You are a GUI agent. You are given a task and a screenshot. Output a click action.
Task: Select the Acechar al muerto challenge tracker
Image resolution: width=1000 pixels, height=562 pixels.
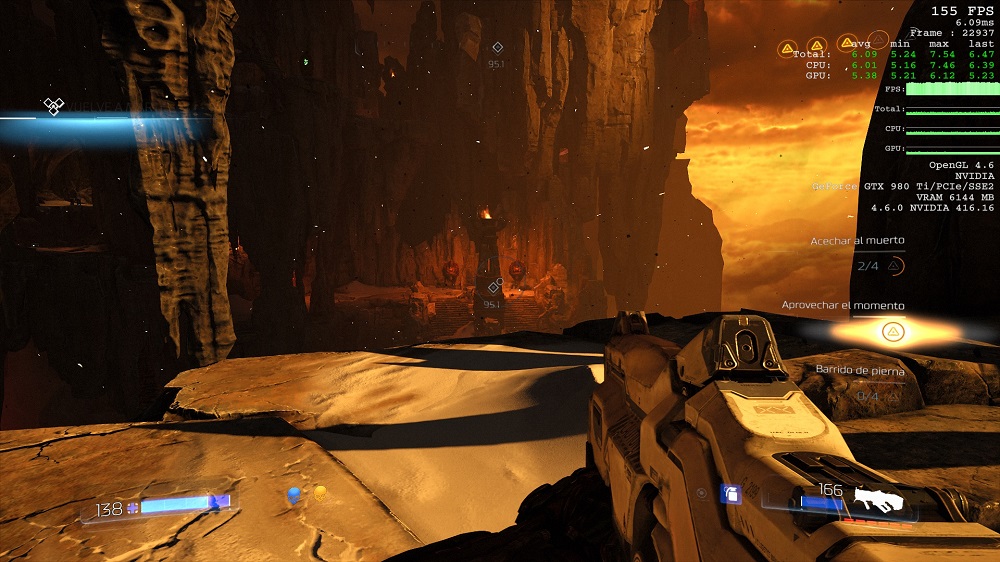(x=858, y=241)
